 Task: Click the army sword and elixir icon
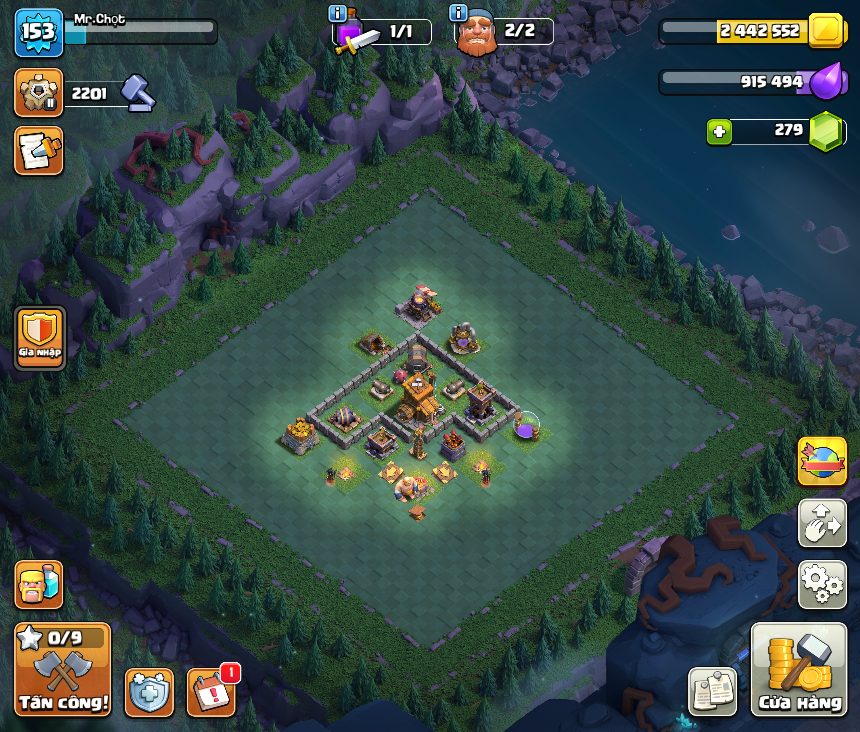click(x=356, y=37)
